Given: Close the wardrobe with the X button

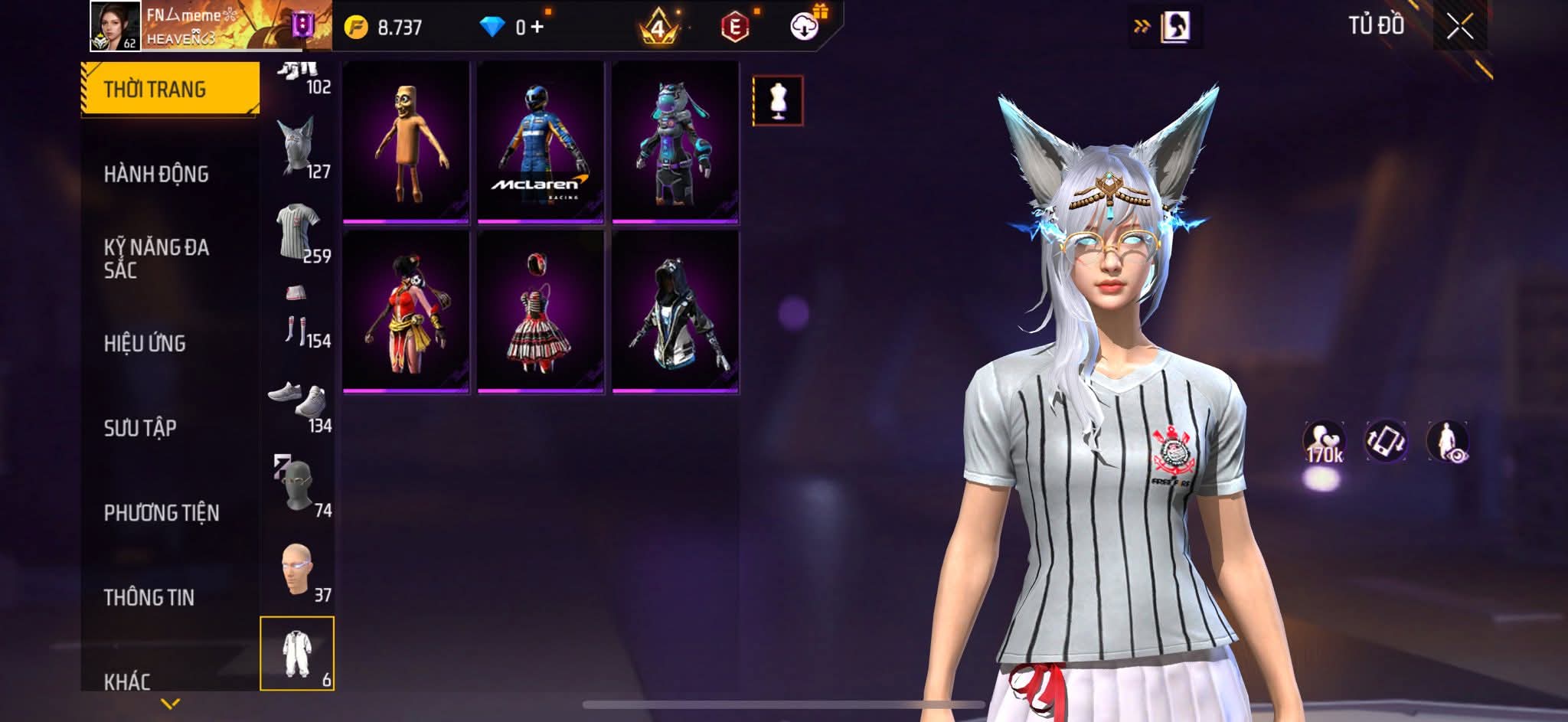Looking at the screenshot, I should (x=1459, y=28).
